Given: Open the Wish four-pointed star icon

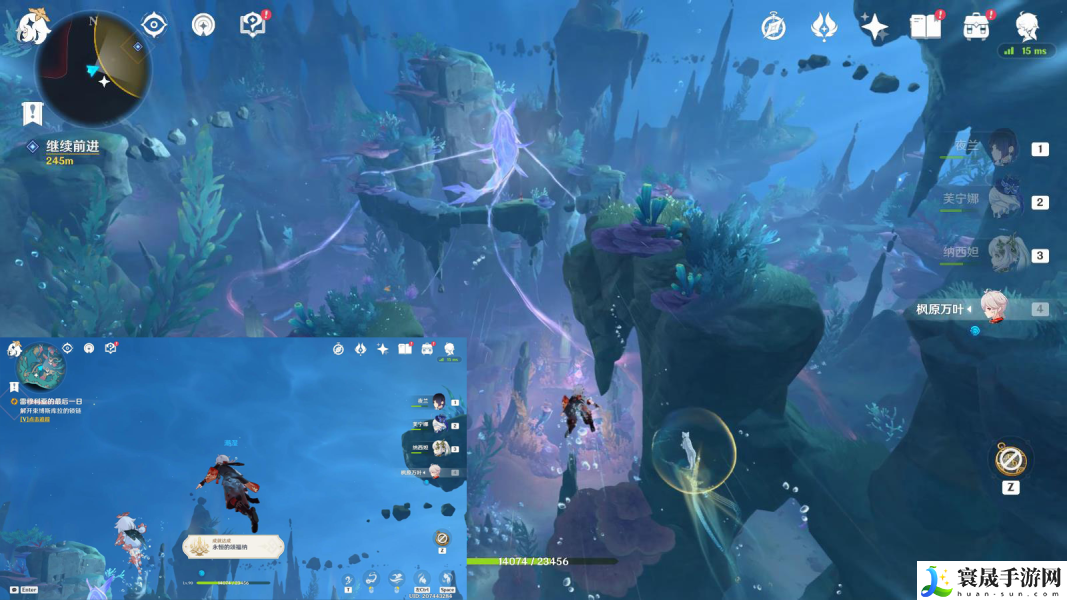Looking at the screenshot, I should pos(875,27).
